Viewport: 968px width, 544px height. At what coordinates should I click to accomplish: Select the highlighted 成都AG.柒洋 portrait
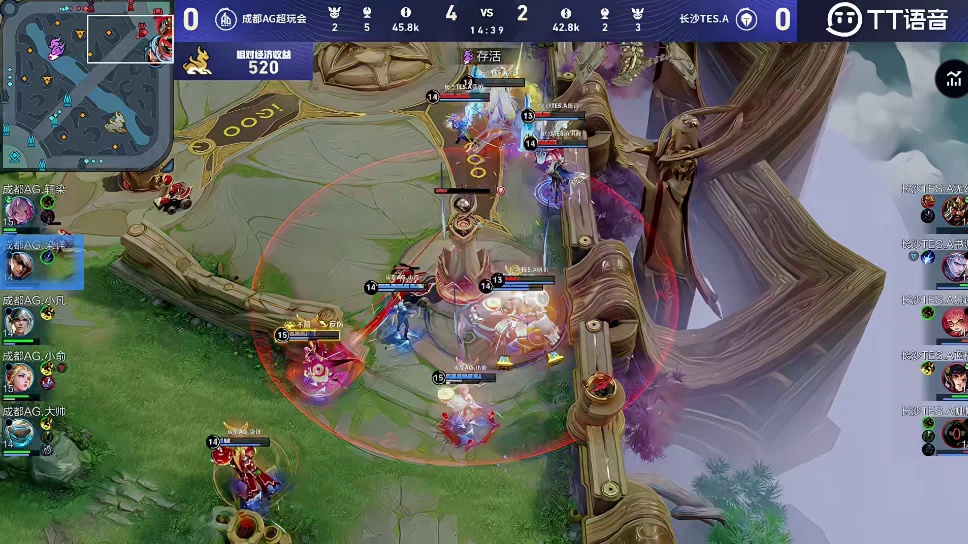tap(21, 265)
